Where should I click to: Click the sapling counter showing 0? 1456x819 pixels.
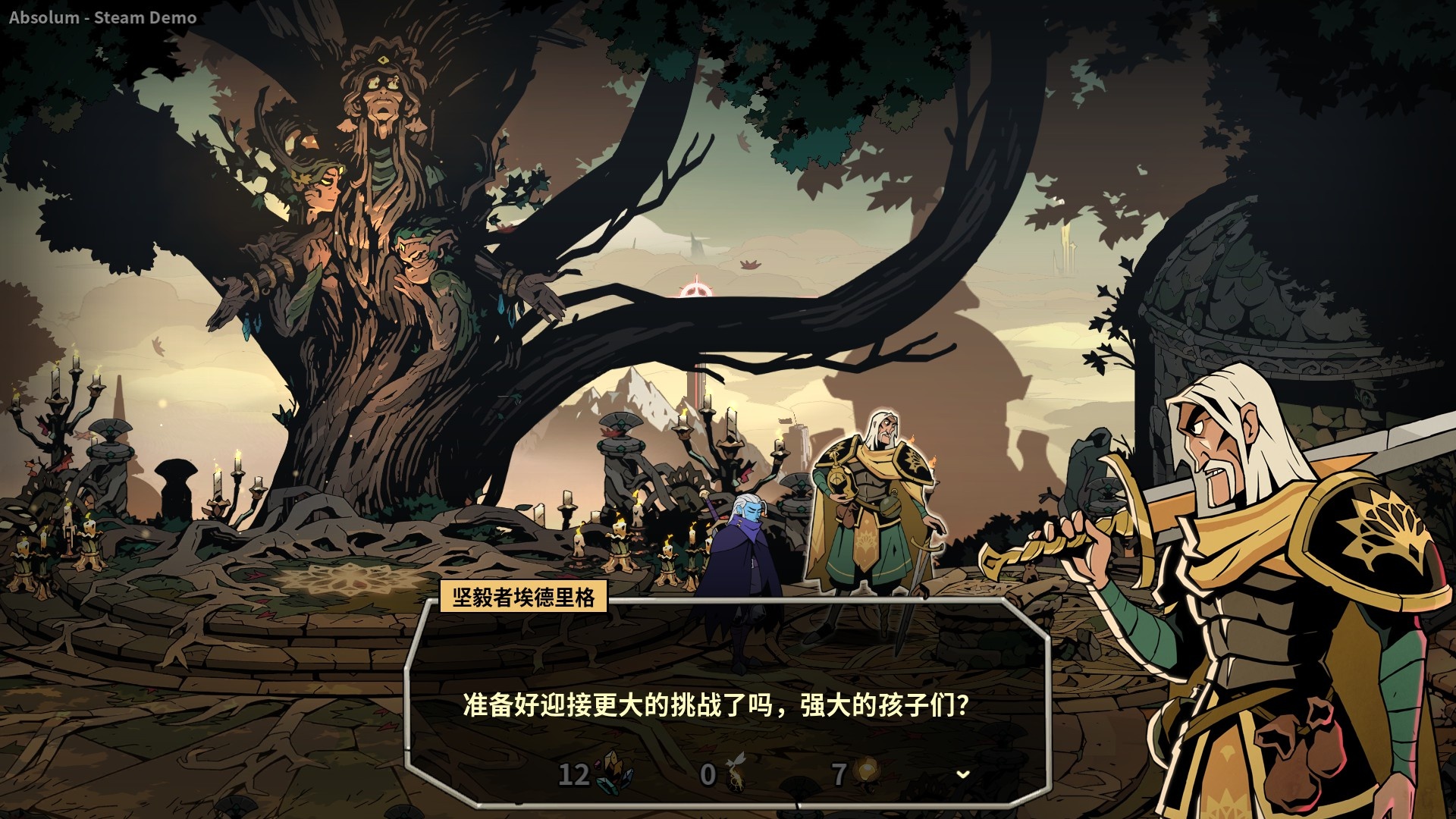click(707, 773)
